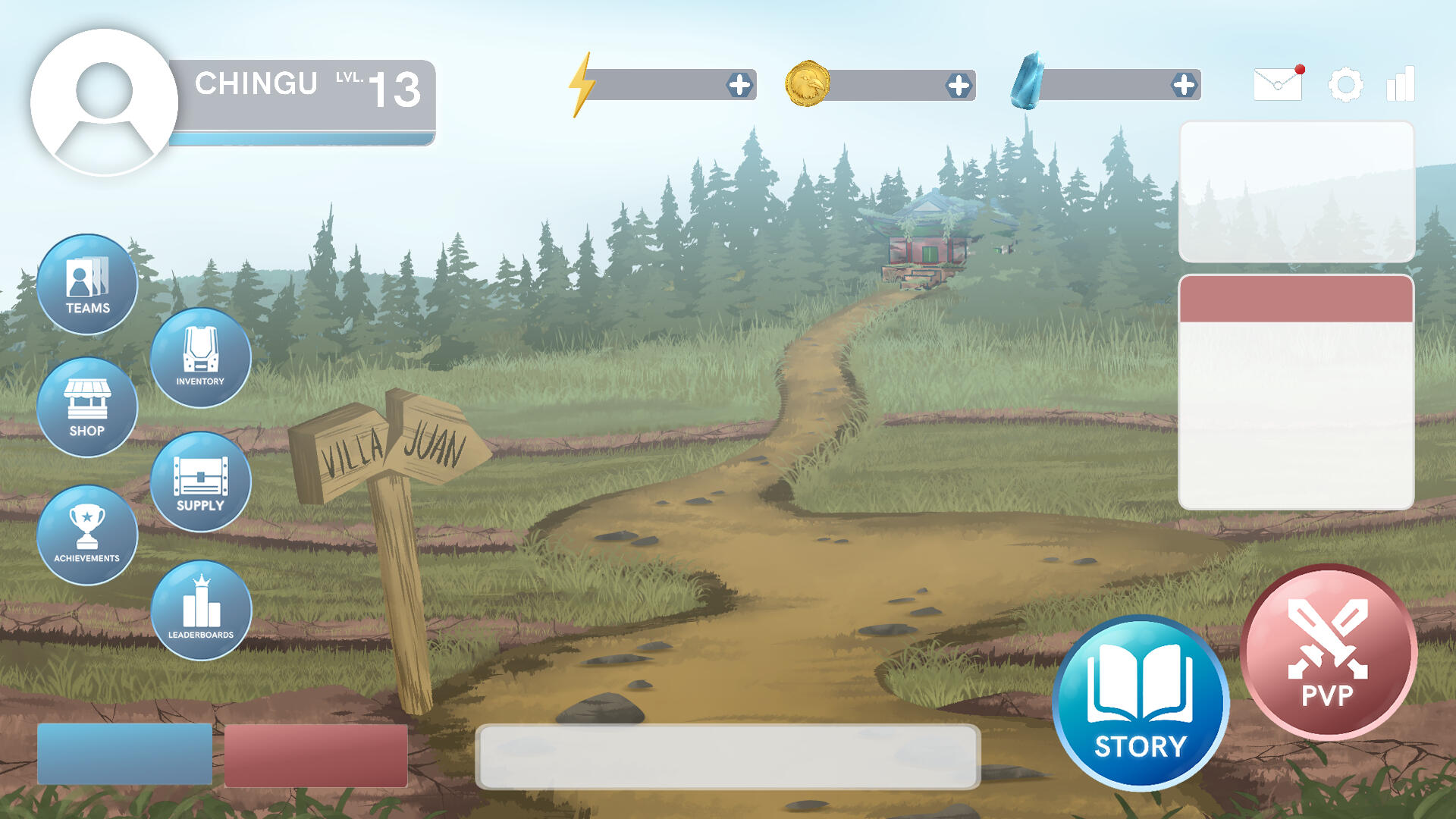The height and width of the screenshot is (819, 1456).
Task: Open the red-headed panel on the right
Action: (x=1296, y=391)
